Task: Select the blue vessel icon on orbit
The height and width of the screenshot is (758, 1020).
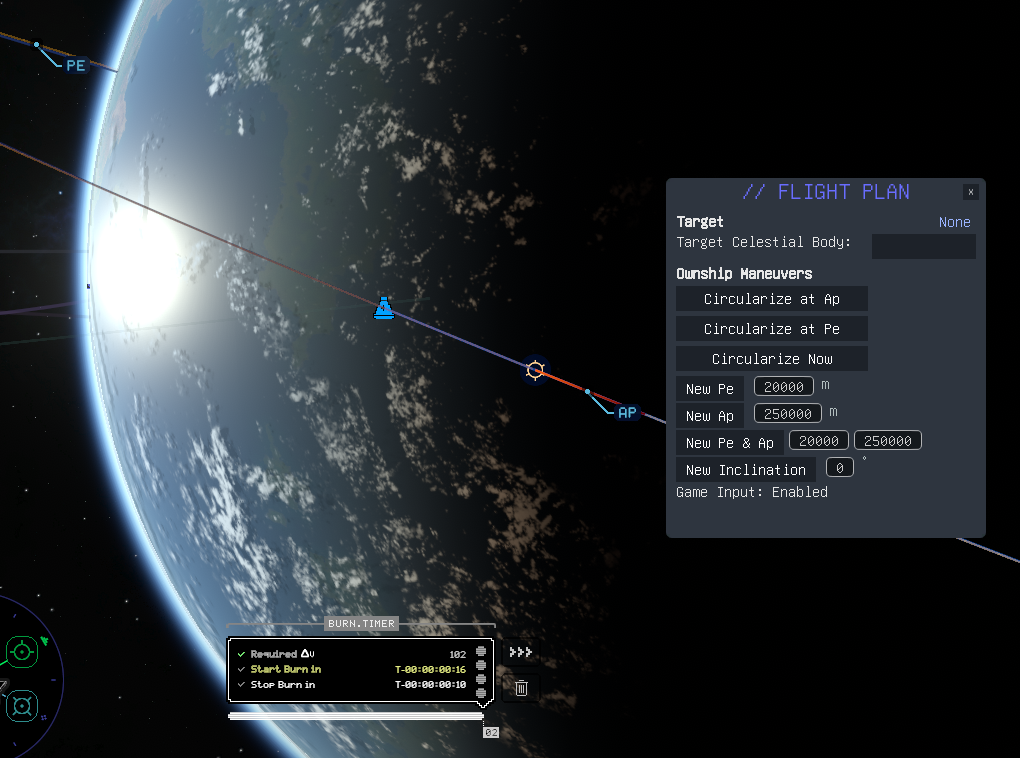Action: click(383, 309)
